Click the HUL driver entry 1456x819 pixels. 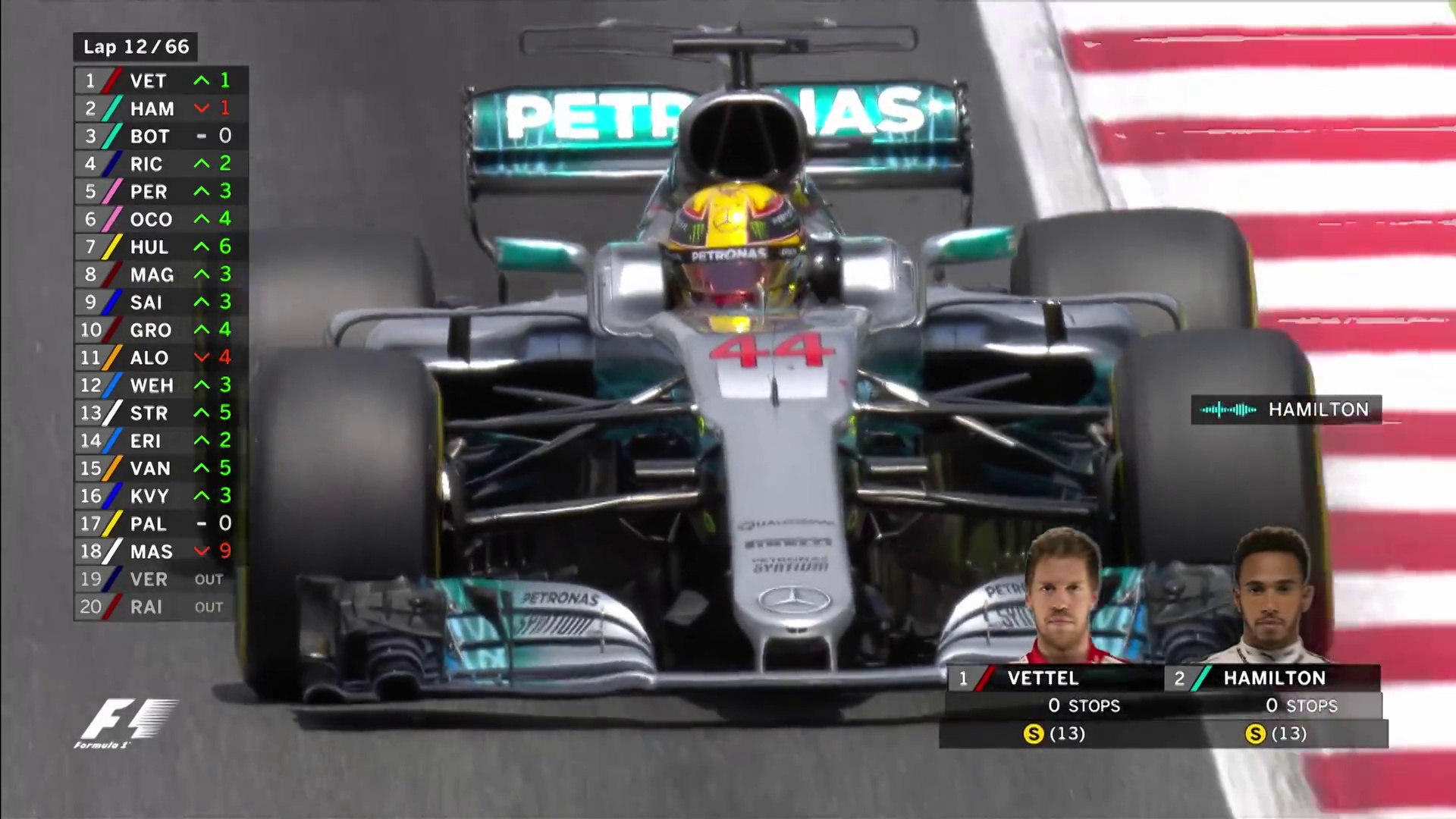[x=161, y=247]
